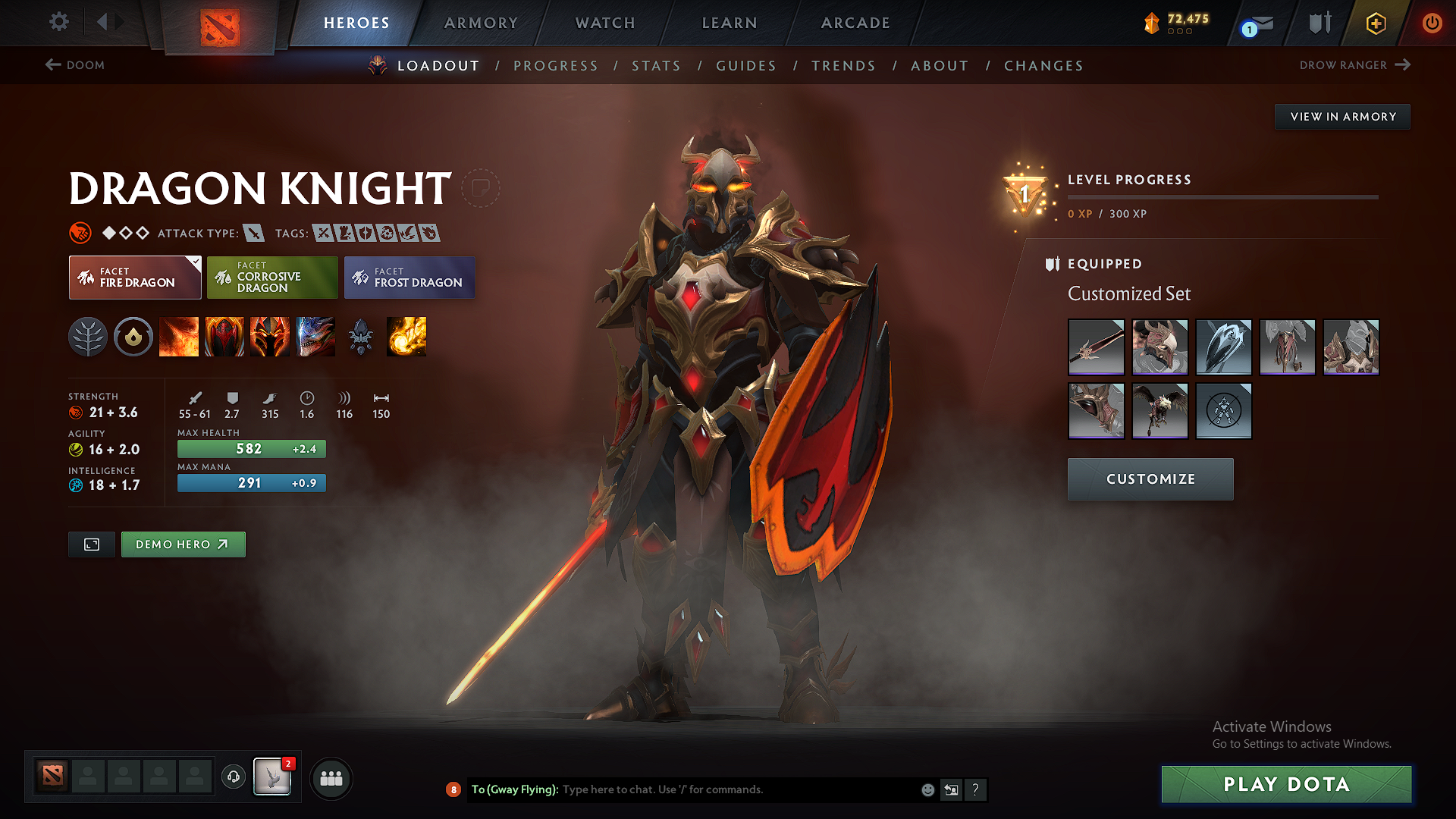1456x819 pixels.
Task: Select the Corrosive Dragon facet
Action: coord(272,277)
